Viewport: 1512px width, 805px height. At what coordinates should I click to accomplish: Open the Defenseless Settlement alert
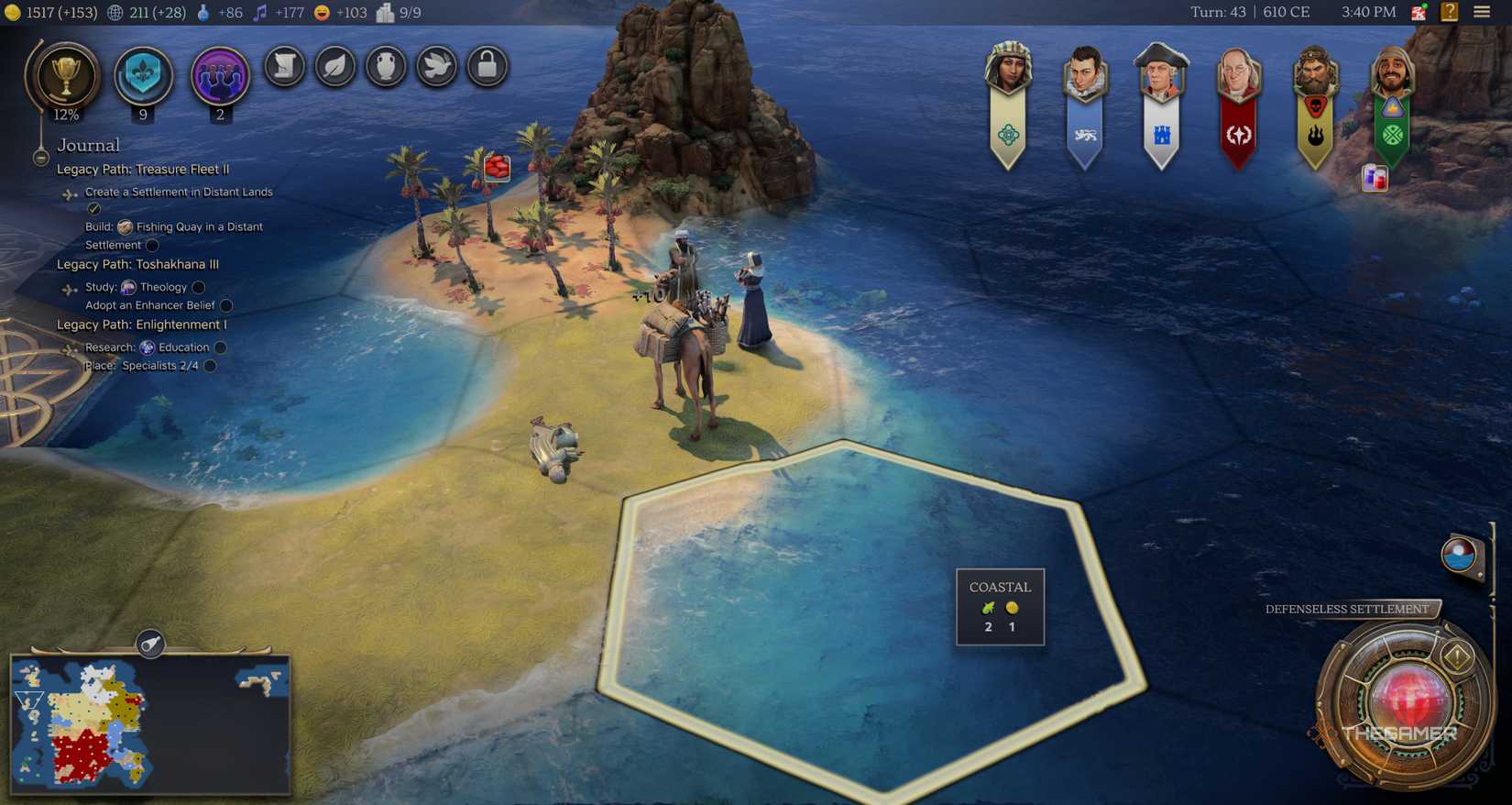(1347, 609)
